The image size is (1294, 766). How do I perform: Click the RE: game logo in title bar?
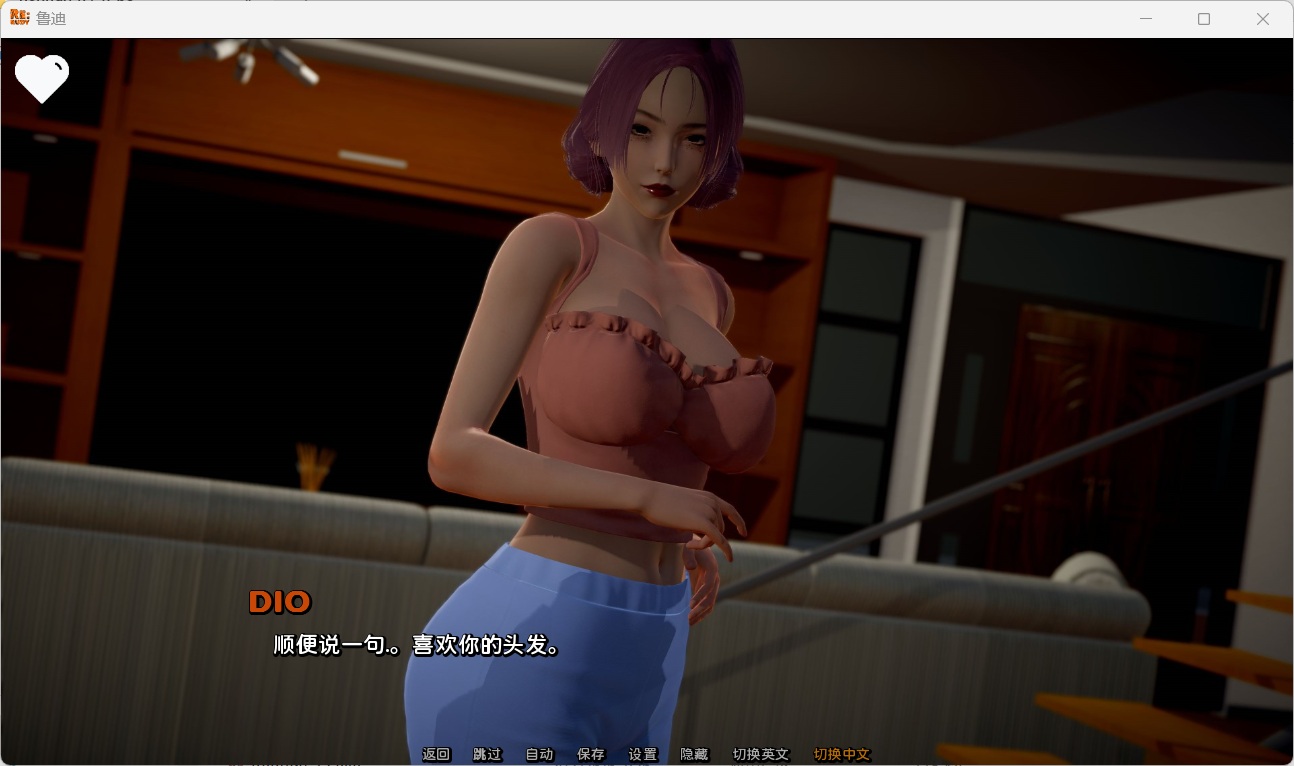tap(19, 18)
